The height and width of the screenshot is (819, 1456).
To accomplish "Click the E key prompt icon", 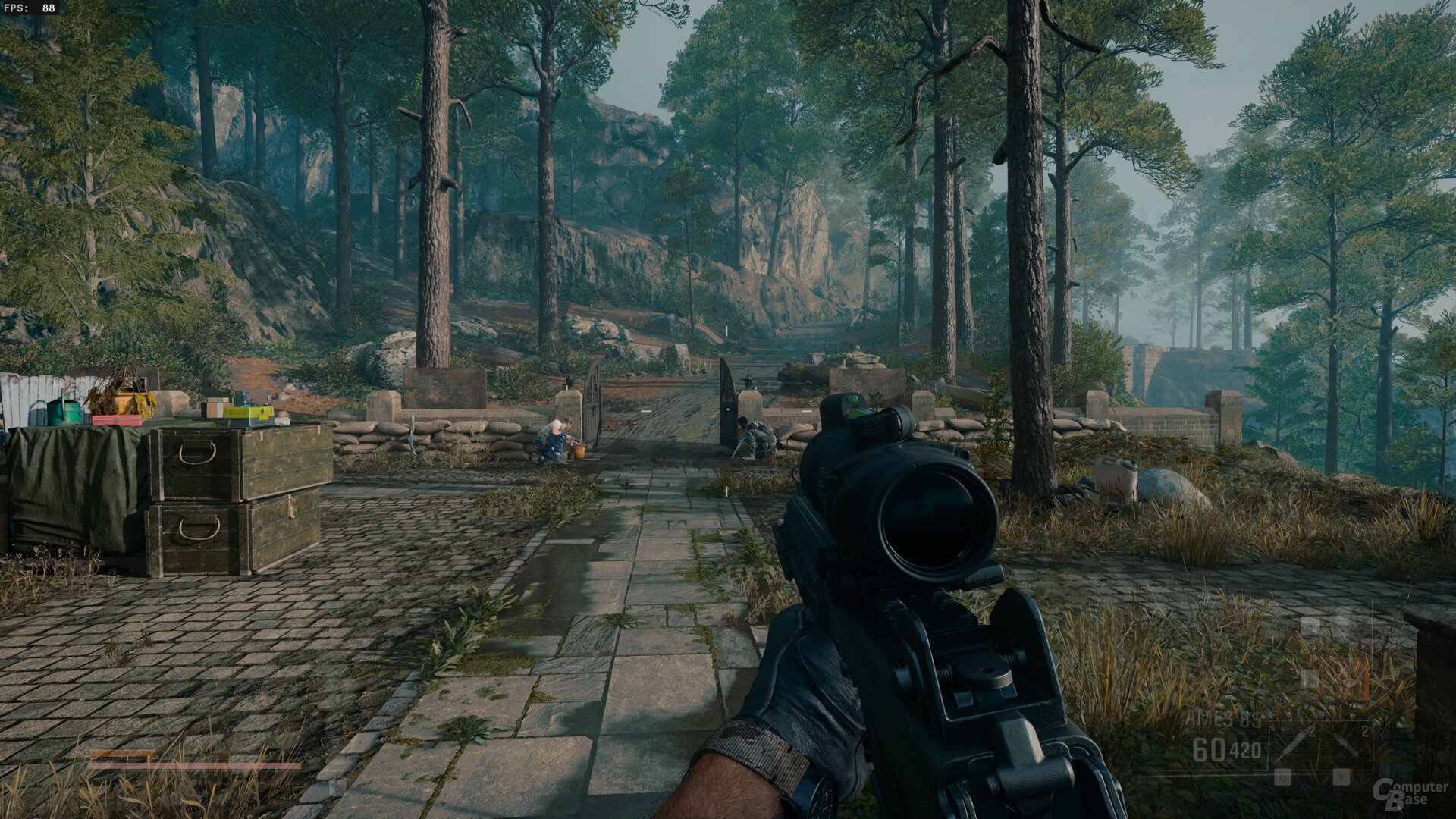I will (1341, 777).
